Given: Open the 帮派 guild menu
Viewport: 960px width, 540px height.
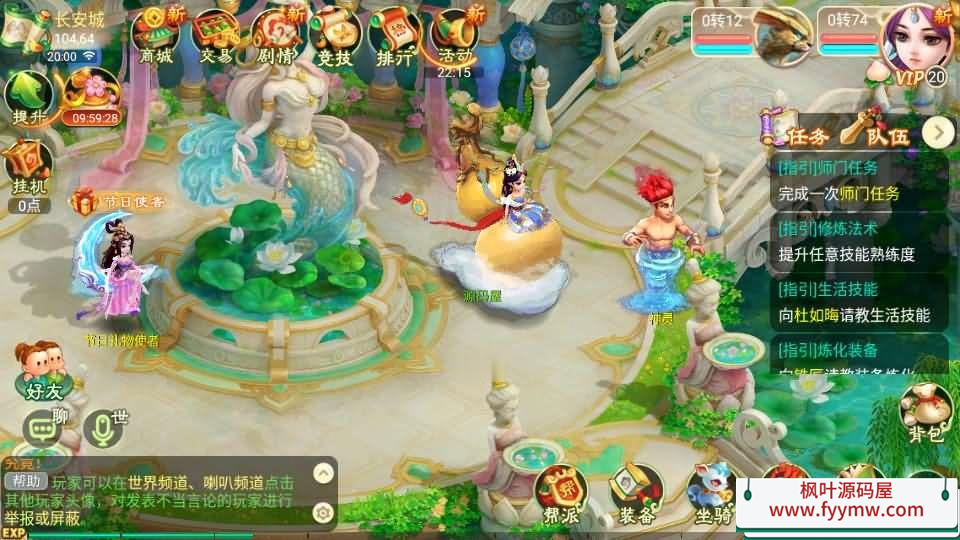Looking at the screenshot, I should pos(560,495).
